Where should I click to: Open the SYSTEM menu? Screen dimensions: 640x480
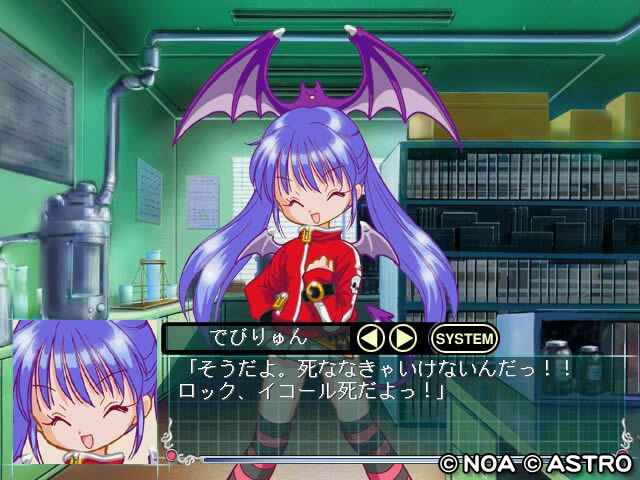tap(464, 338)
